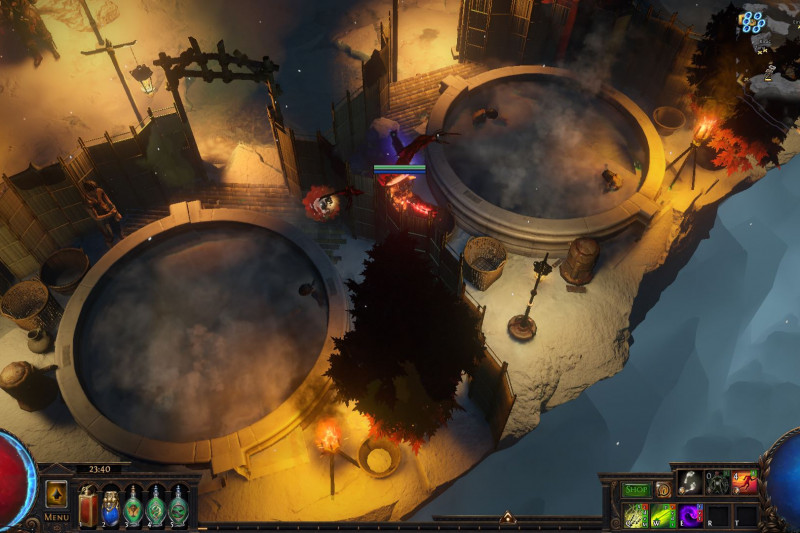Open the green Shop button
The height and width of the screenshot is (533, 800).
pos(636,490)
